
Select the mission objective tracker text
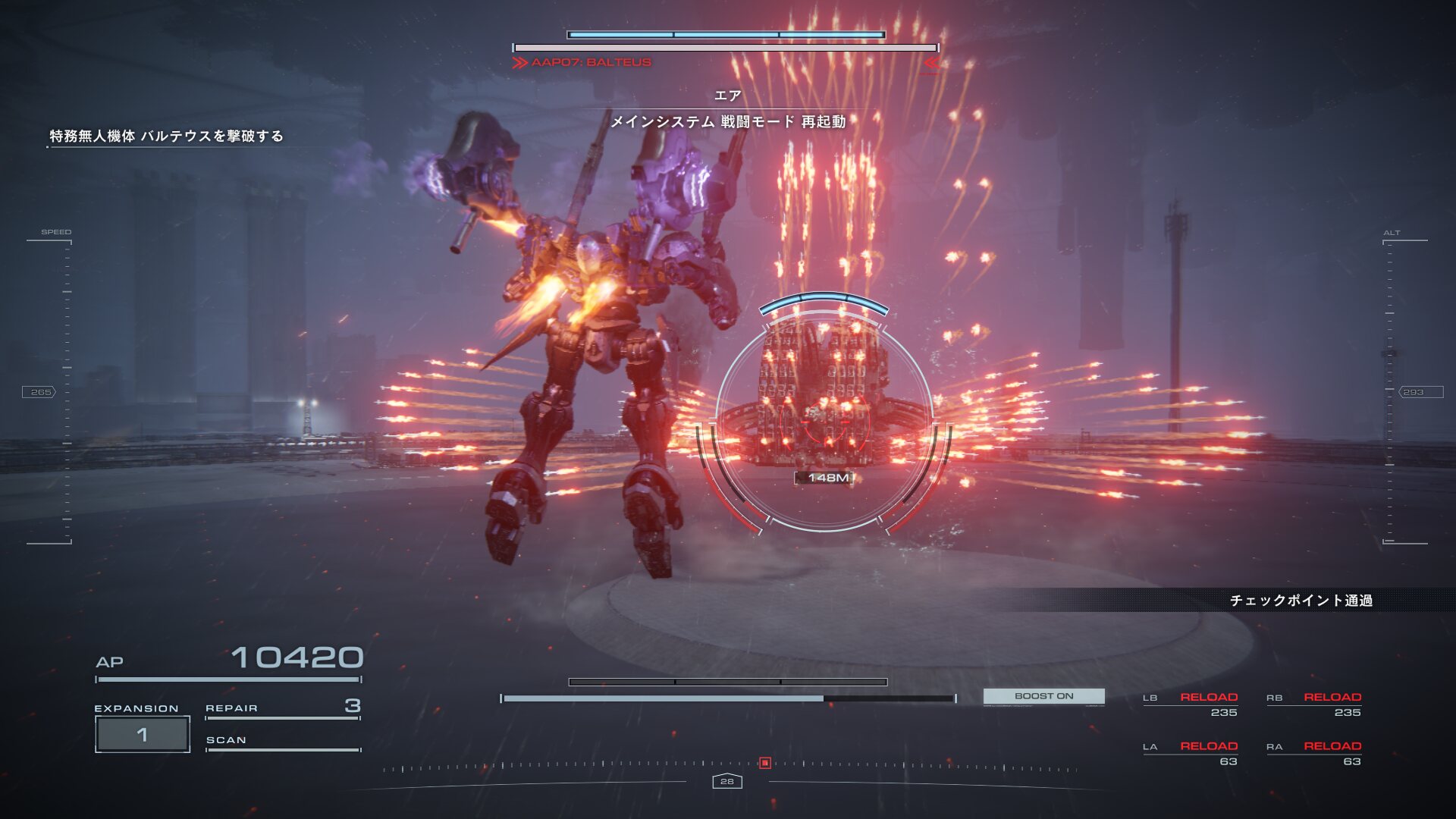click(x=166, y=136)
